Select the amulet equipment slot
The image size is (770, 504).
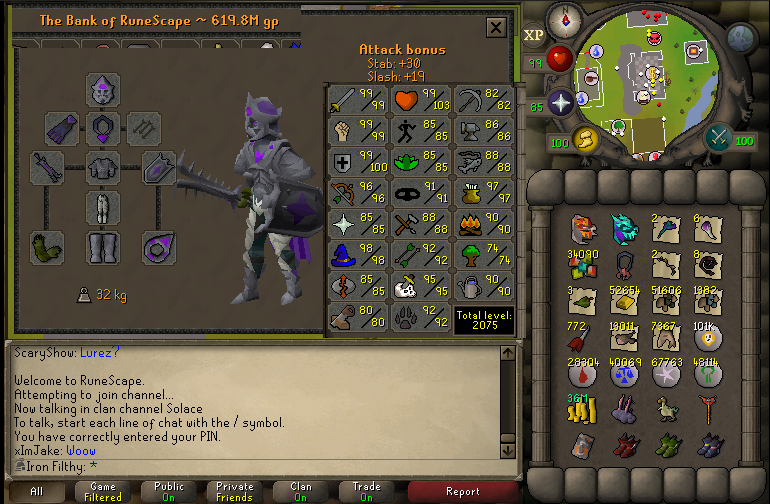(103, 128)
